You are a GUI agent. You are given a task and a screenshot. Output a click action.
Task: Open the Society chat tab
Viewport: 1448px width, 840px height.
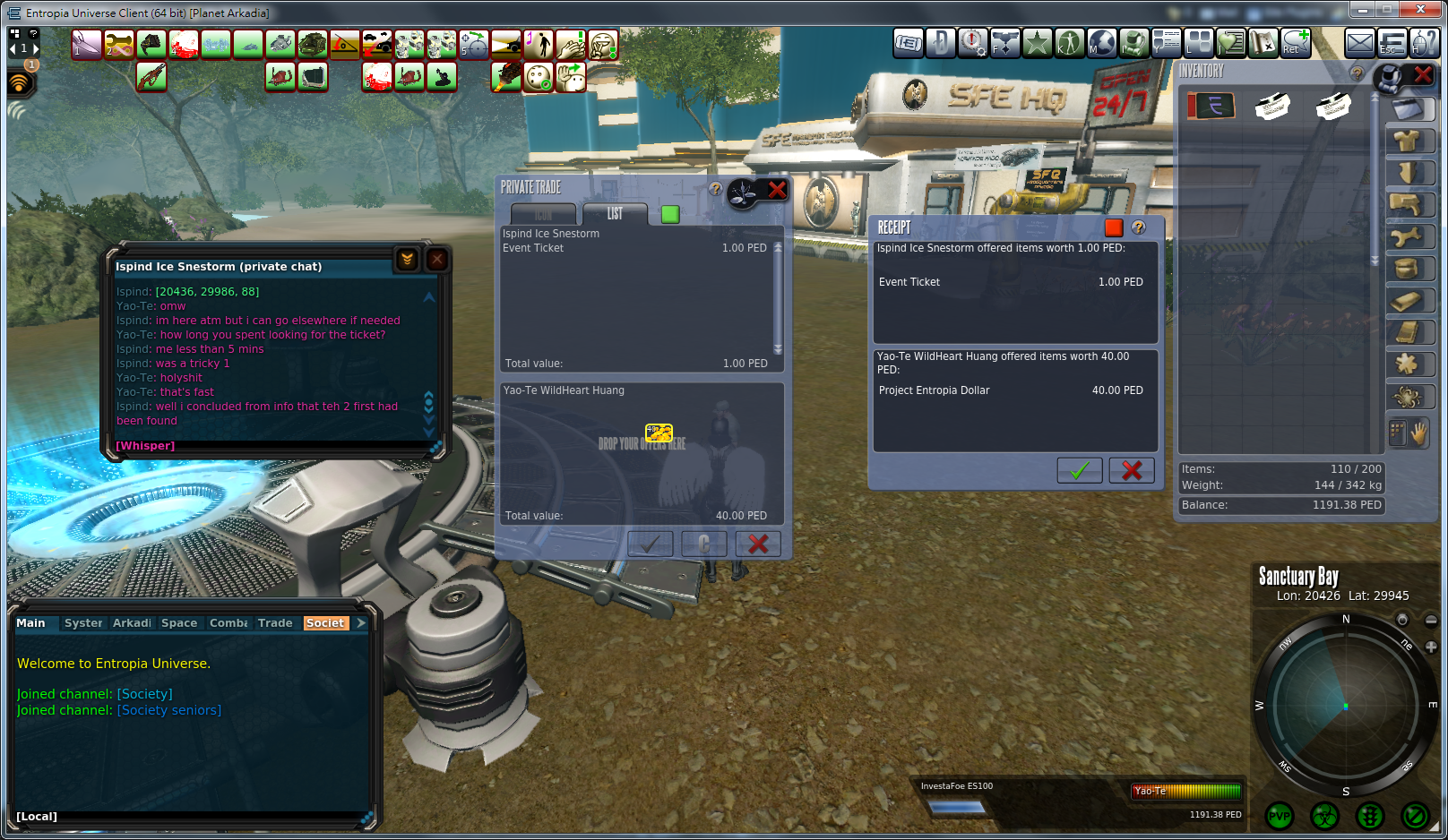324,623
